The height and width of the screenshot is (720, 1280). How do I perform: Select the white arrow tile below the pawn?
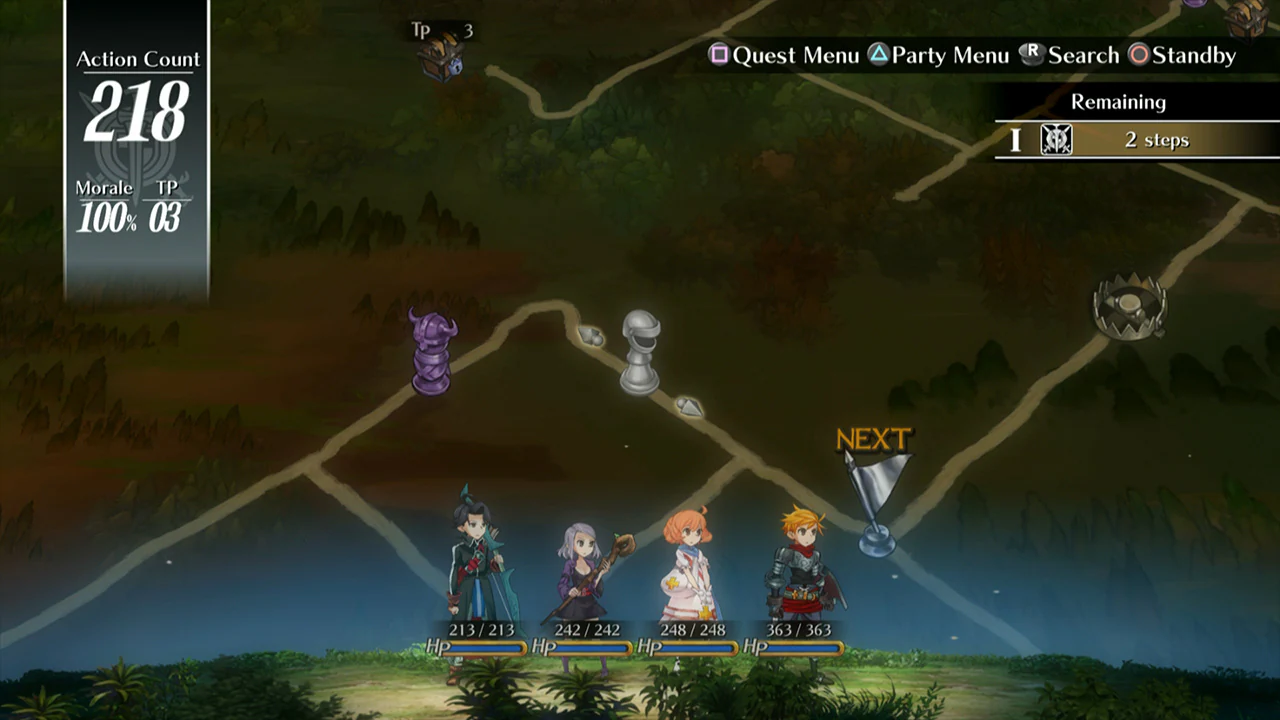690,407
